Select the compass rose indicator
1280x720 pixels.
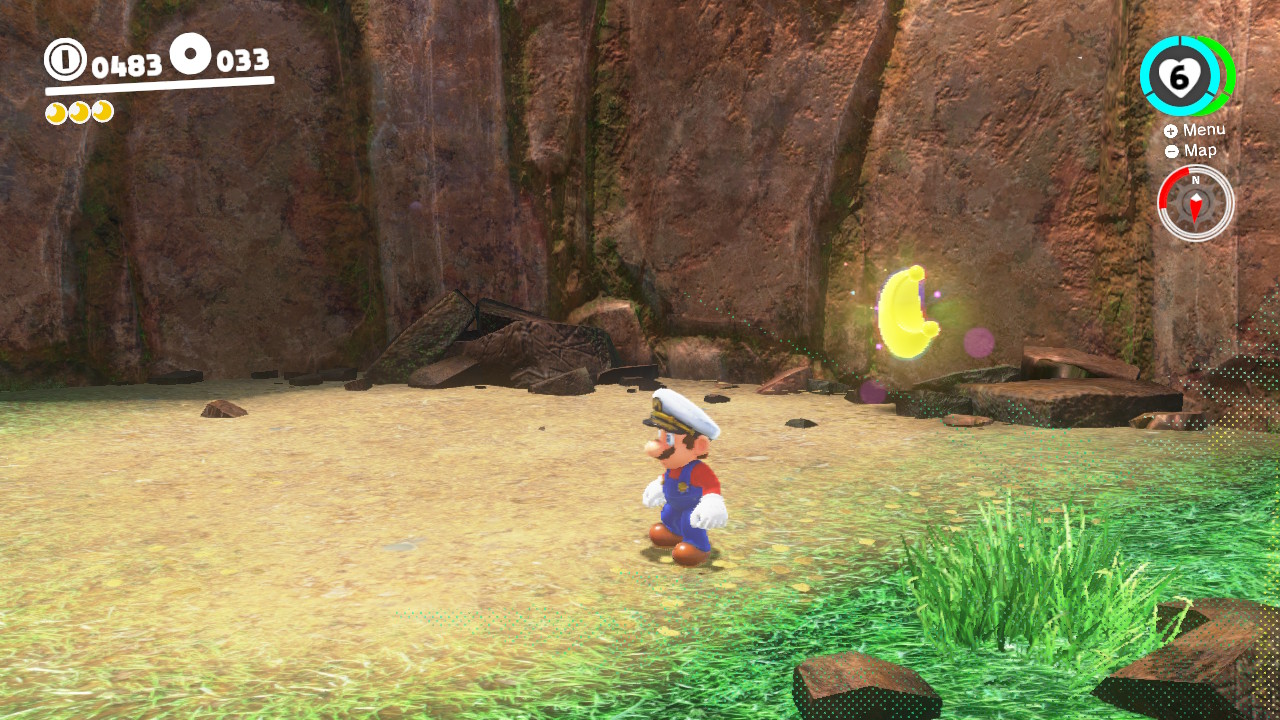tap(1195, 202)
